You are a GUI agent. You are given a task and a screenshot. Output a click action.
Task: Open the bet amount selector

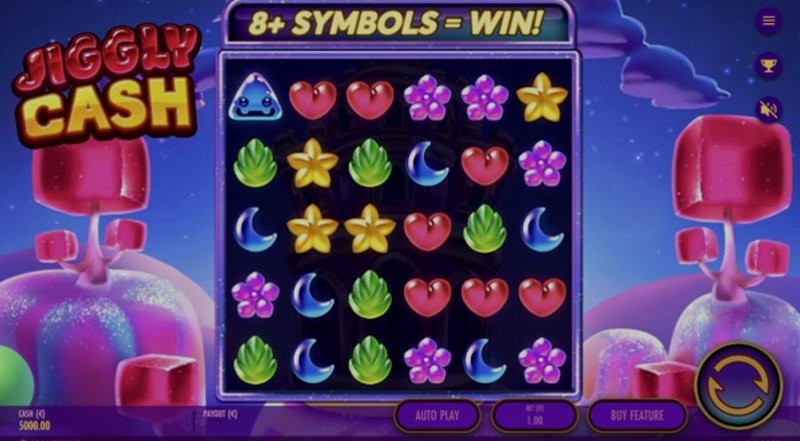point(534,415)
